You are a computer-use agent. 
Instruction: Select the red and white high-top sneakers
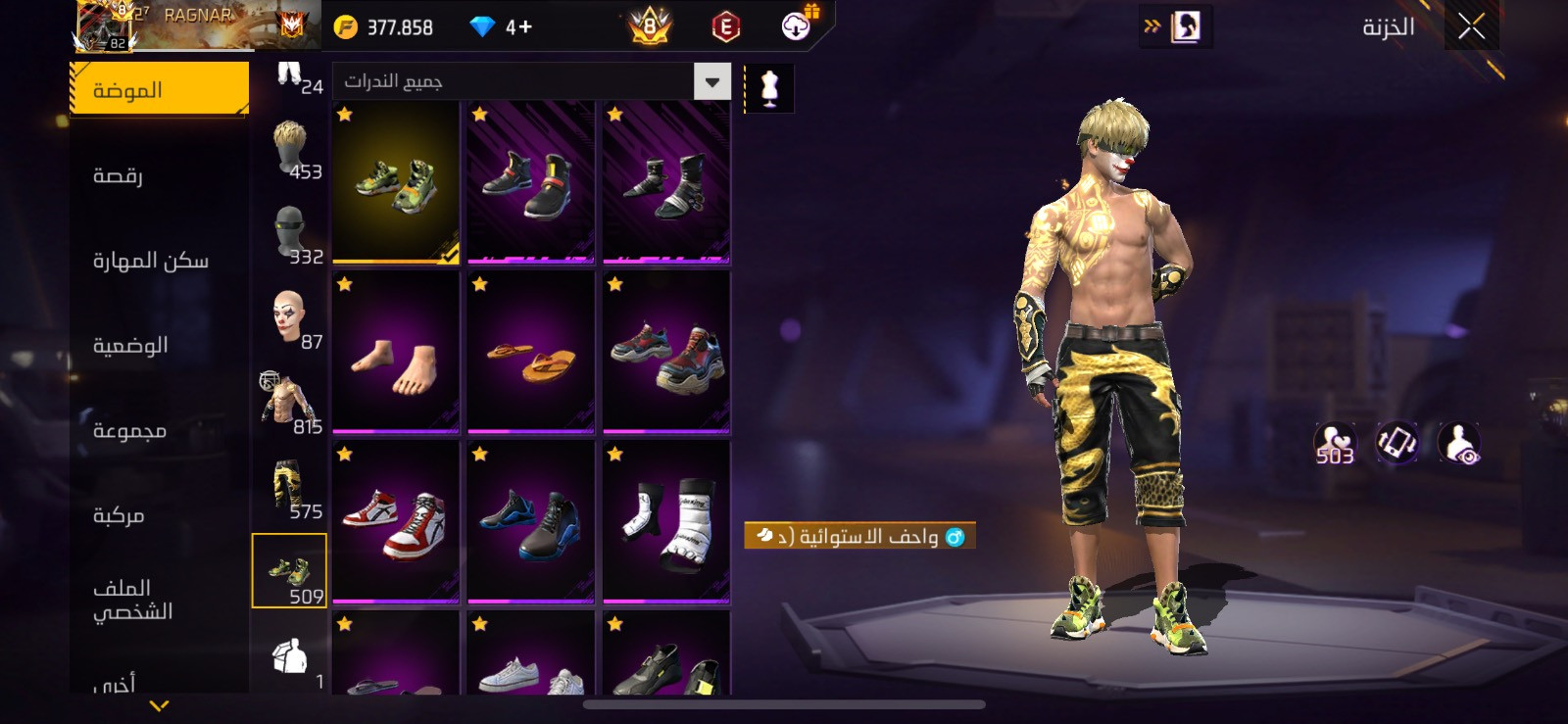(x=396, y=522)
